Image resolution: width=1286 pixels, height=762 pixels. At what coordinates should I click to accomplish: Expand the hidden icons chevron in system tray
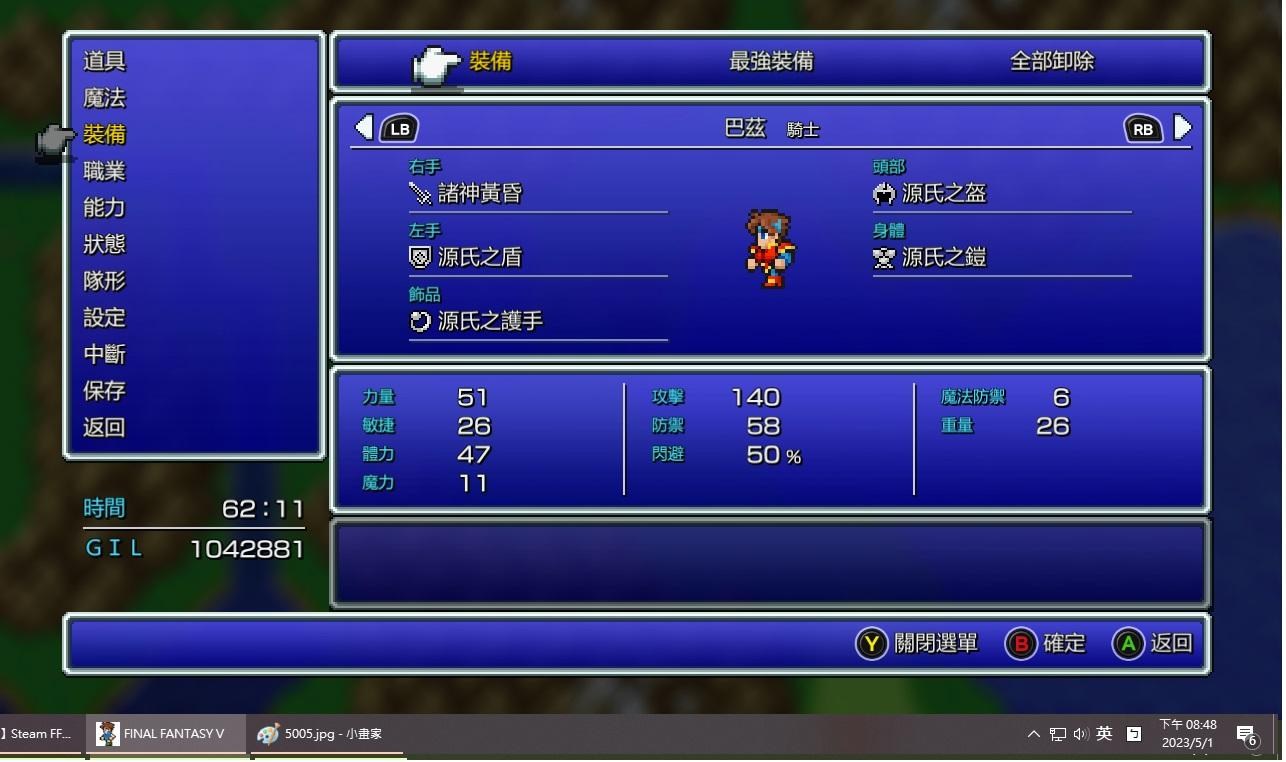point(1033,733)
